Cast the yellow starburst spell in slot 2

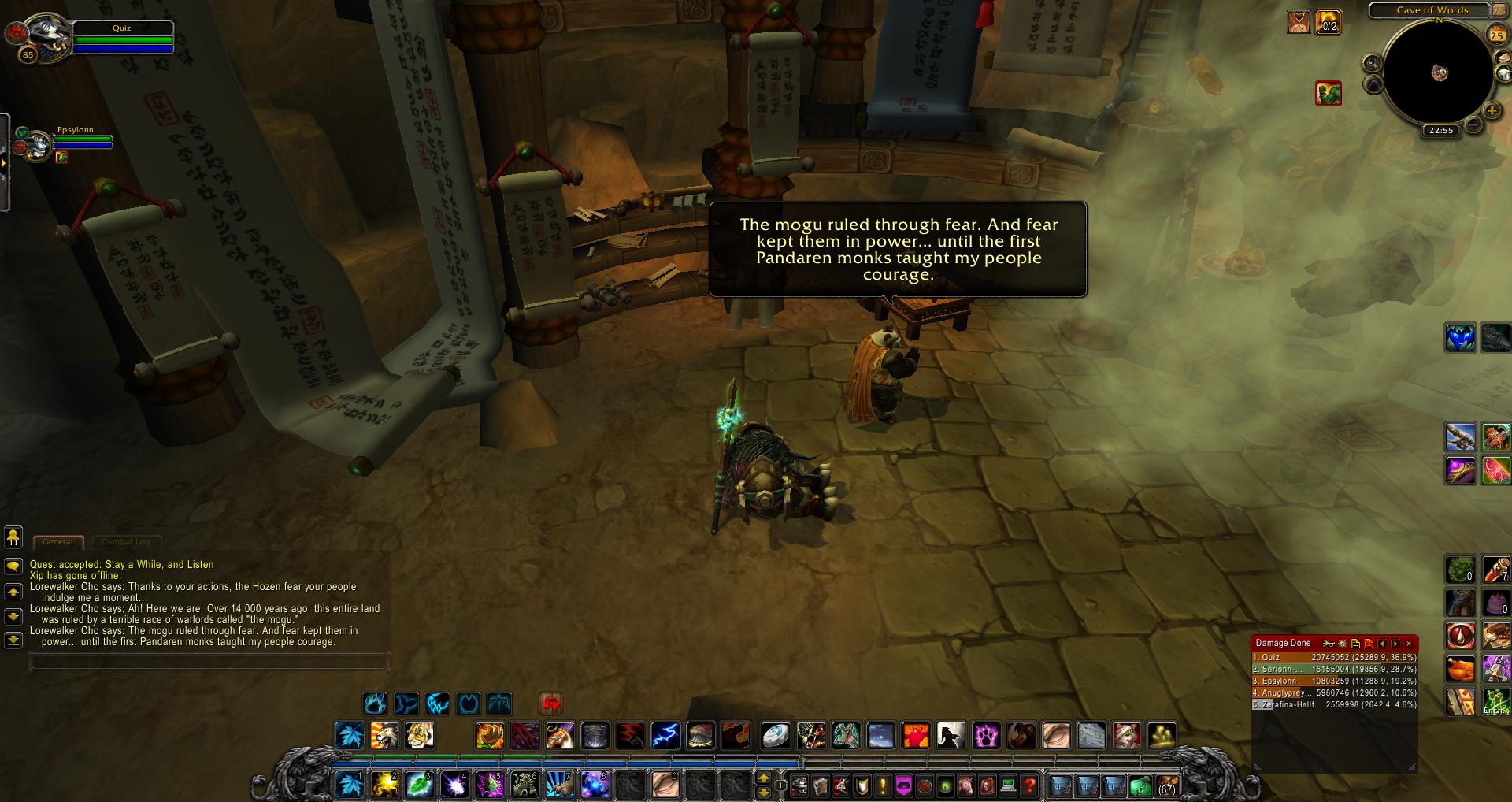(x=385, y=785)
